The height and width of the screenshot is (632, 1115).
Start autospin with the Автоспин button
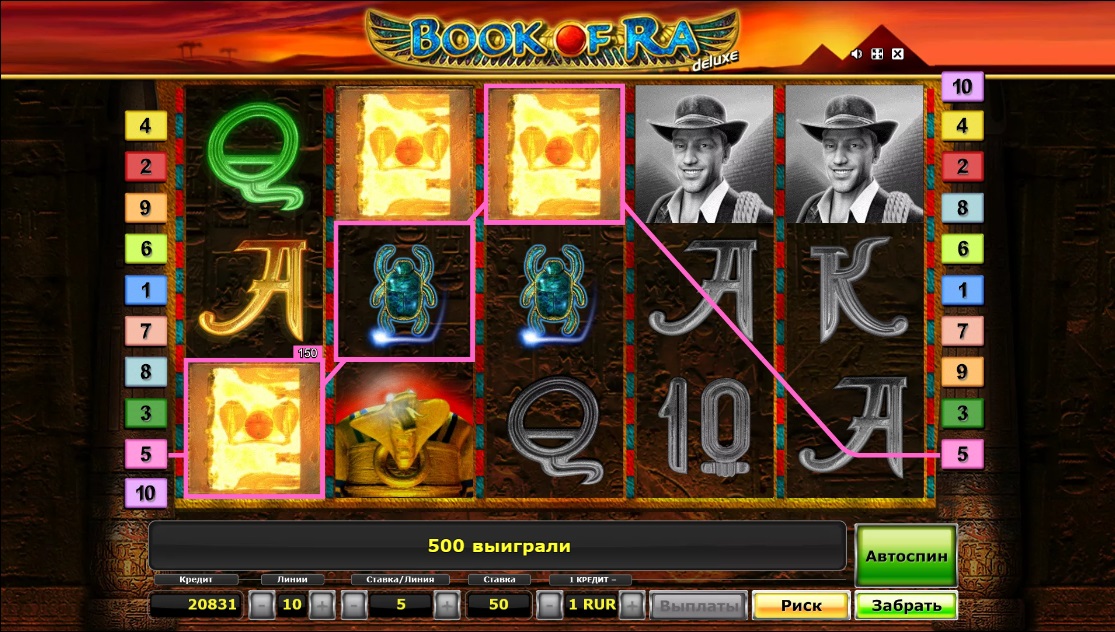[x=905, y=555]
